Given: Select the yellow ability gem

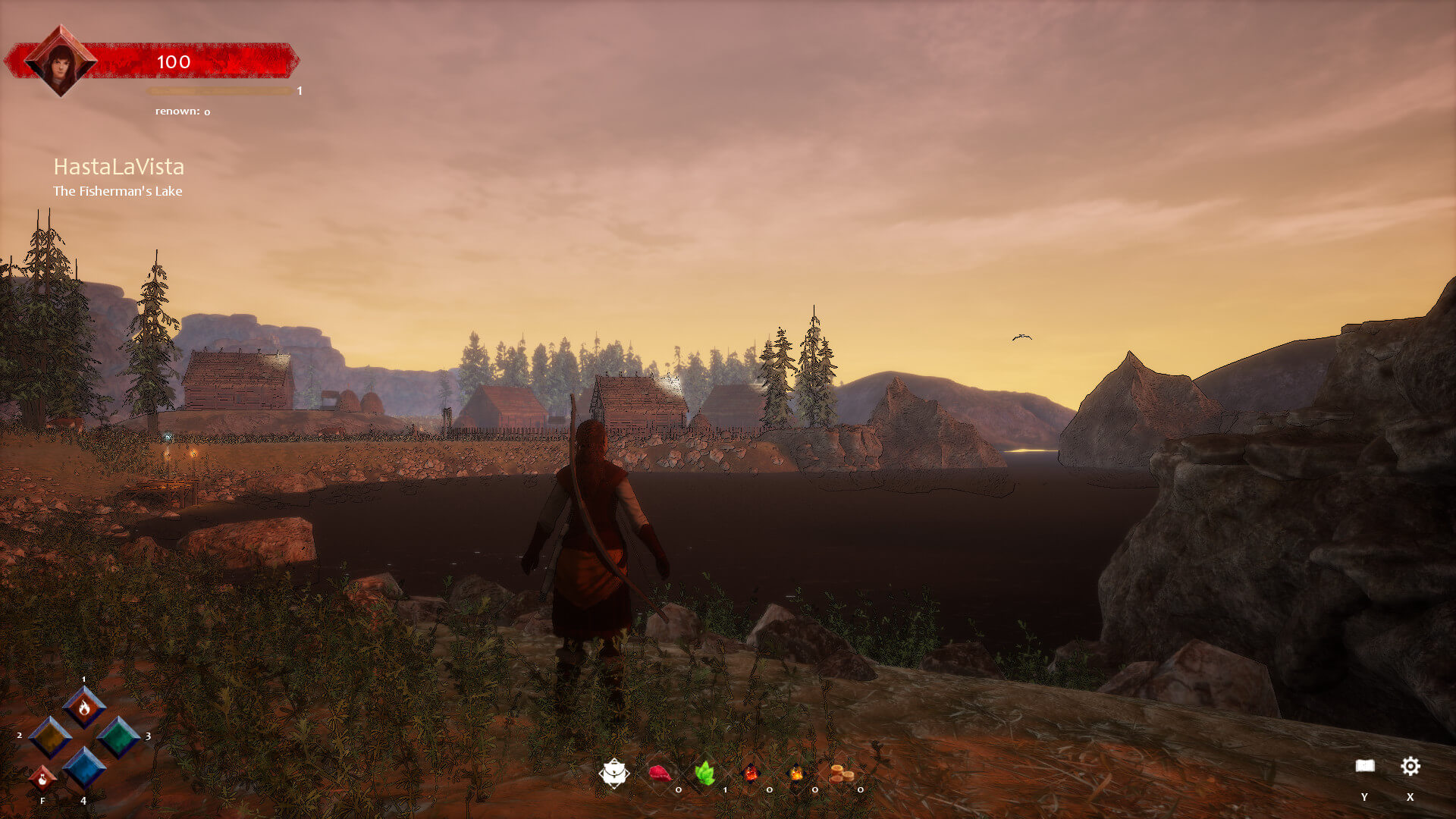Looking at the screenshot, I should point(50,736).
